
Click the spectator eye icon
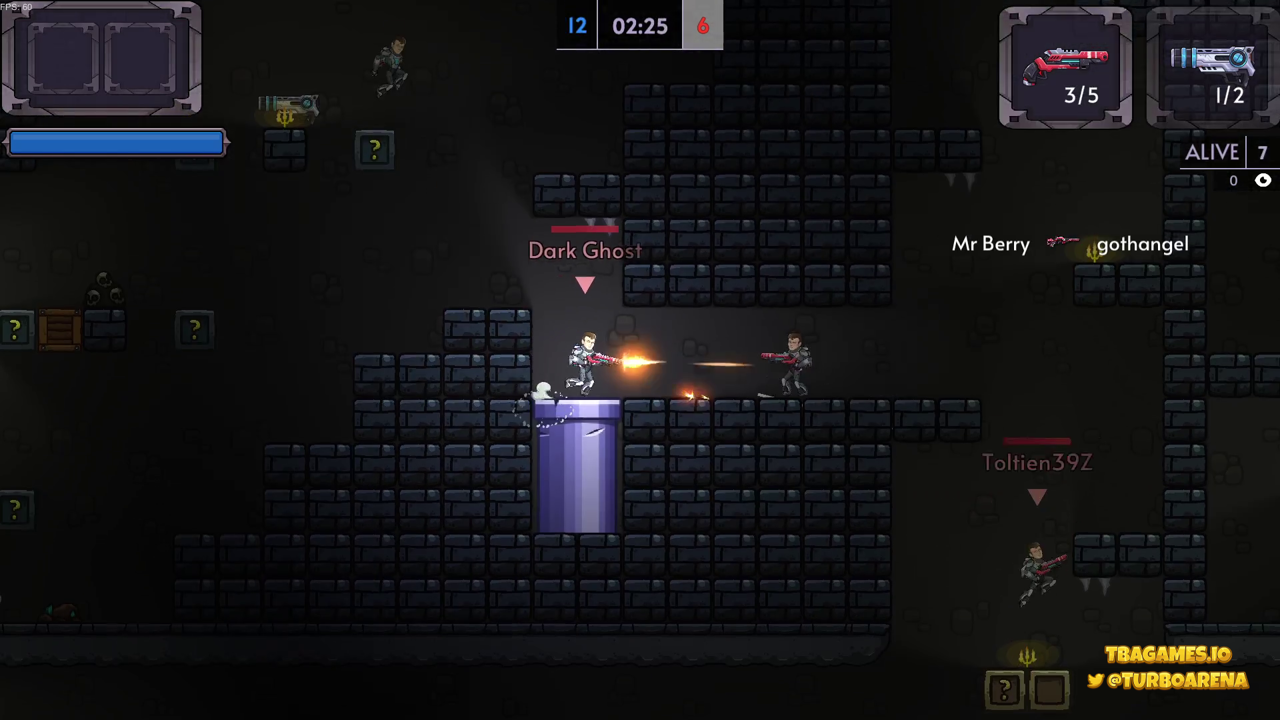pos(1263,181)
